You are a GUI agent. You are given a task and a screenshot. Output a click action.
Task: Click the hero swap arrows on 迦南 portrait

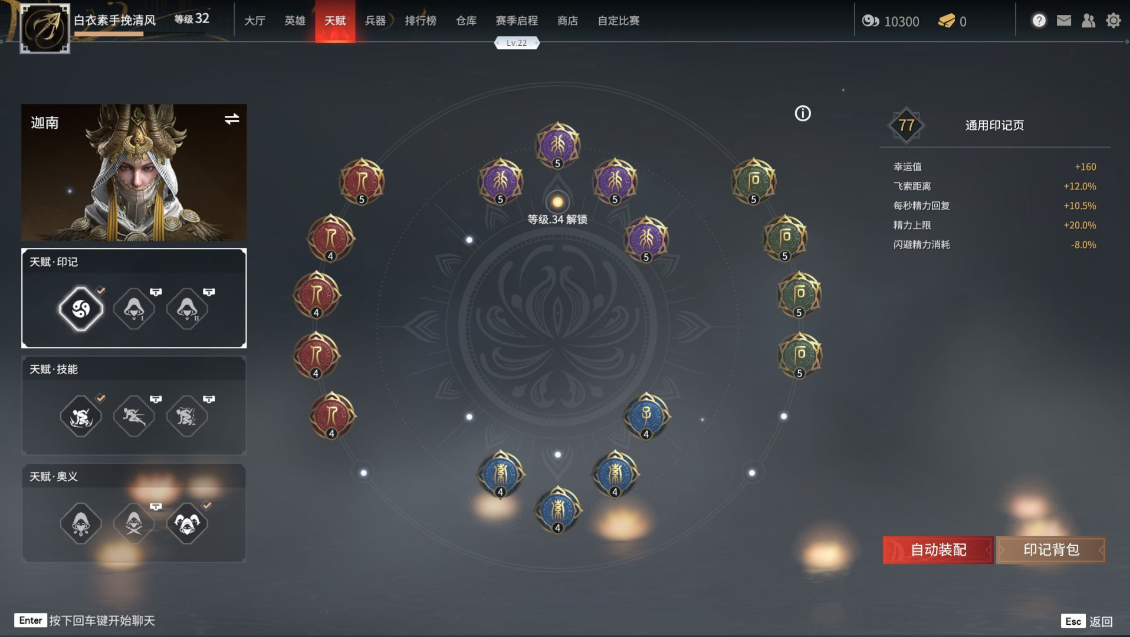tap(232, 119)
